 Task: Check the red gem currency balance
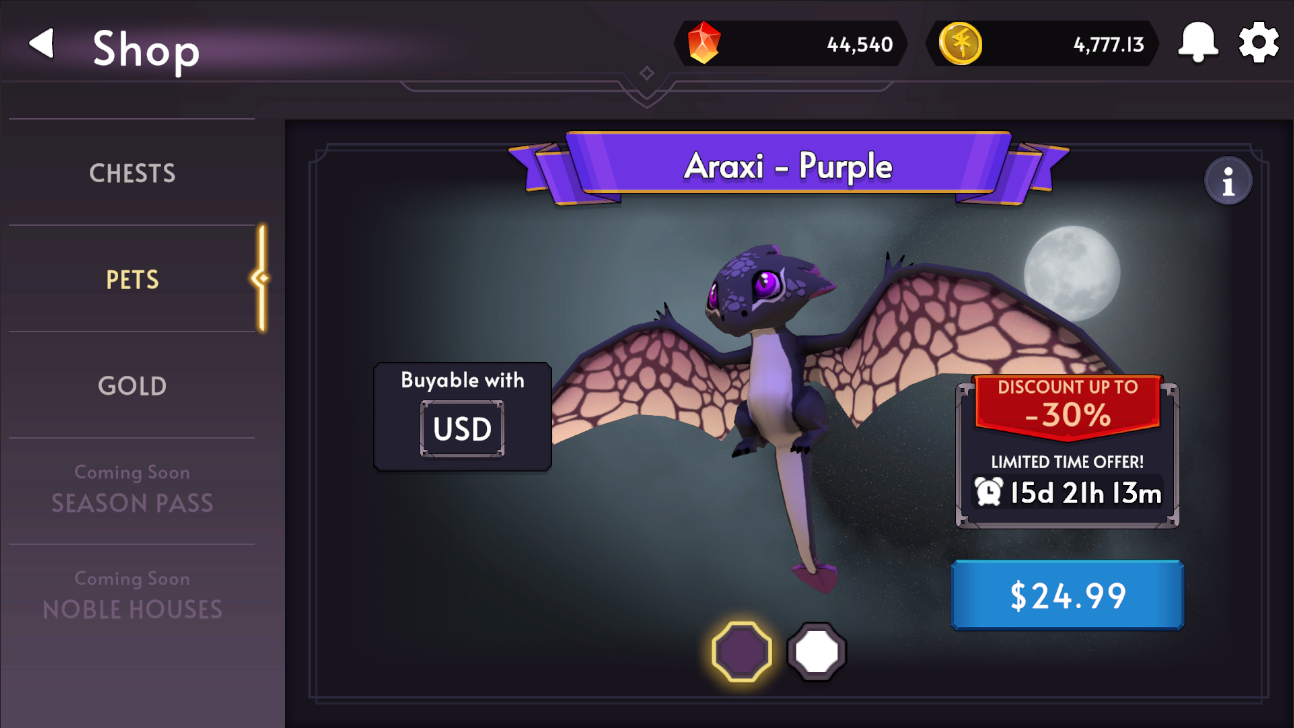pos(790,44)
